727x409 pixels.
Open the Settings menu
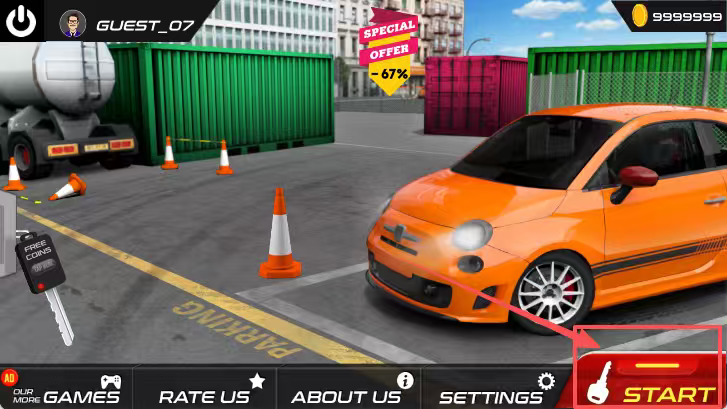[495, 389]
